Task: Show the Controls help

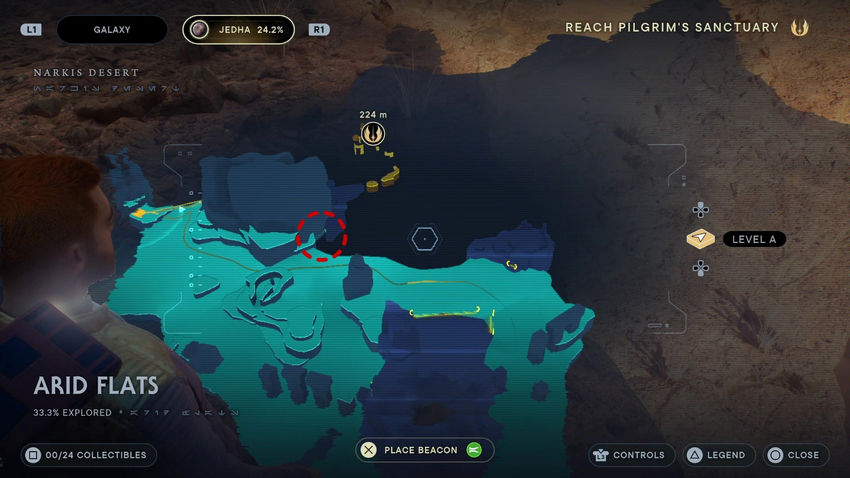Action: (x=629, y=455)
